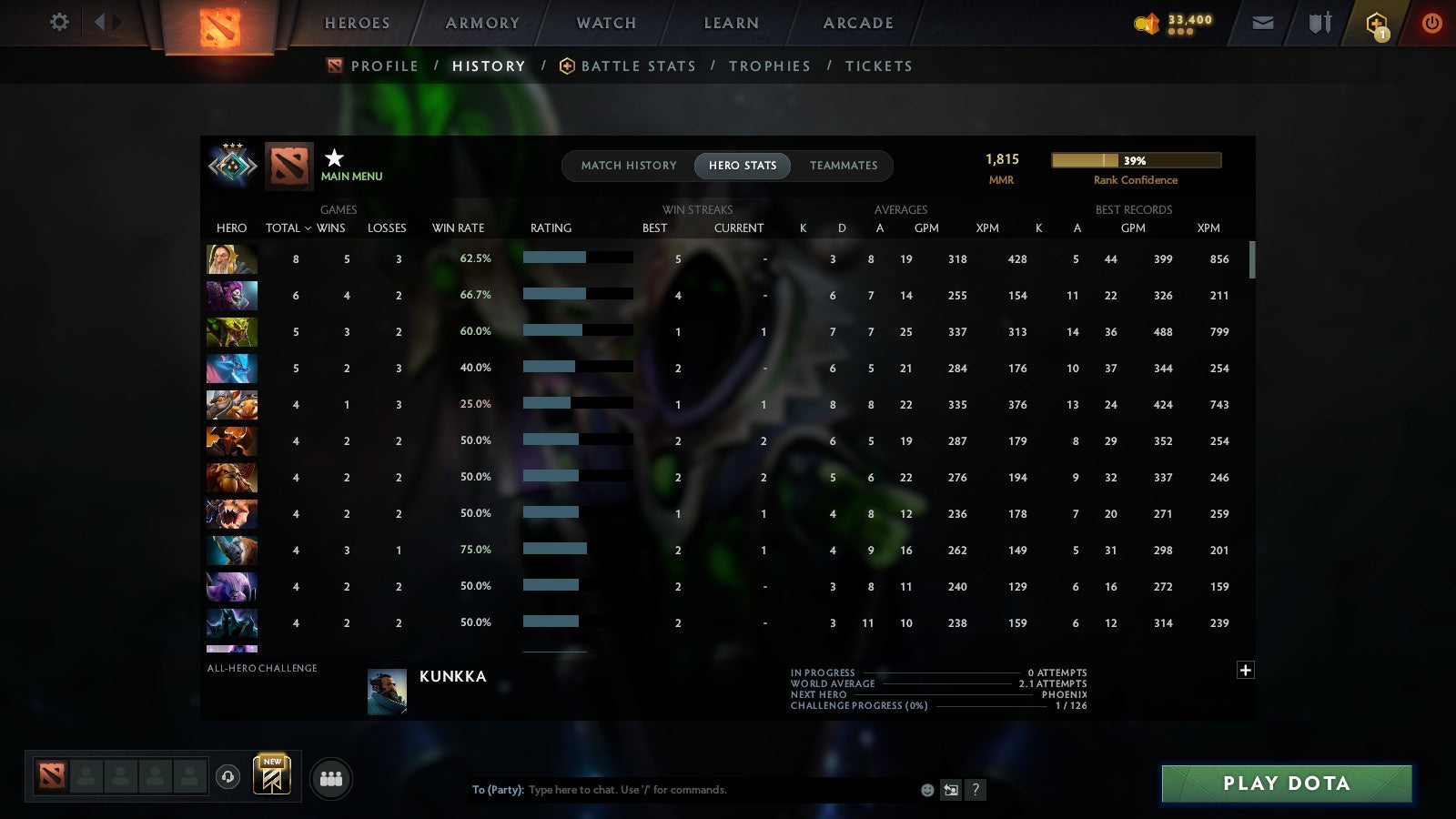Expand the All-Hero Challenge plus control
1456x819 pixels.
pos(1246,670)
